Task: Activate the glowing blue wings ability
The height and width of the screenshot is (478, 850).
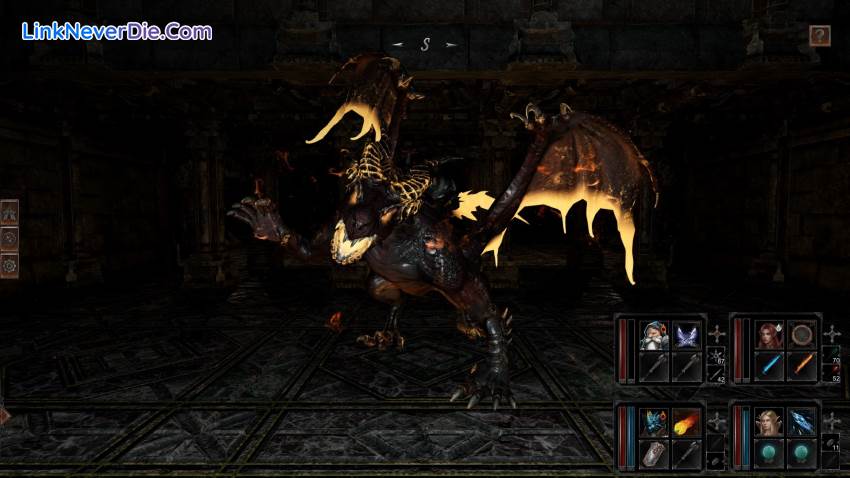Action: 687,335
